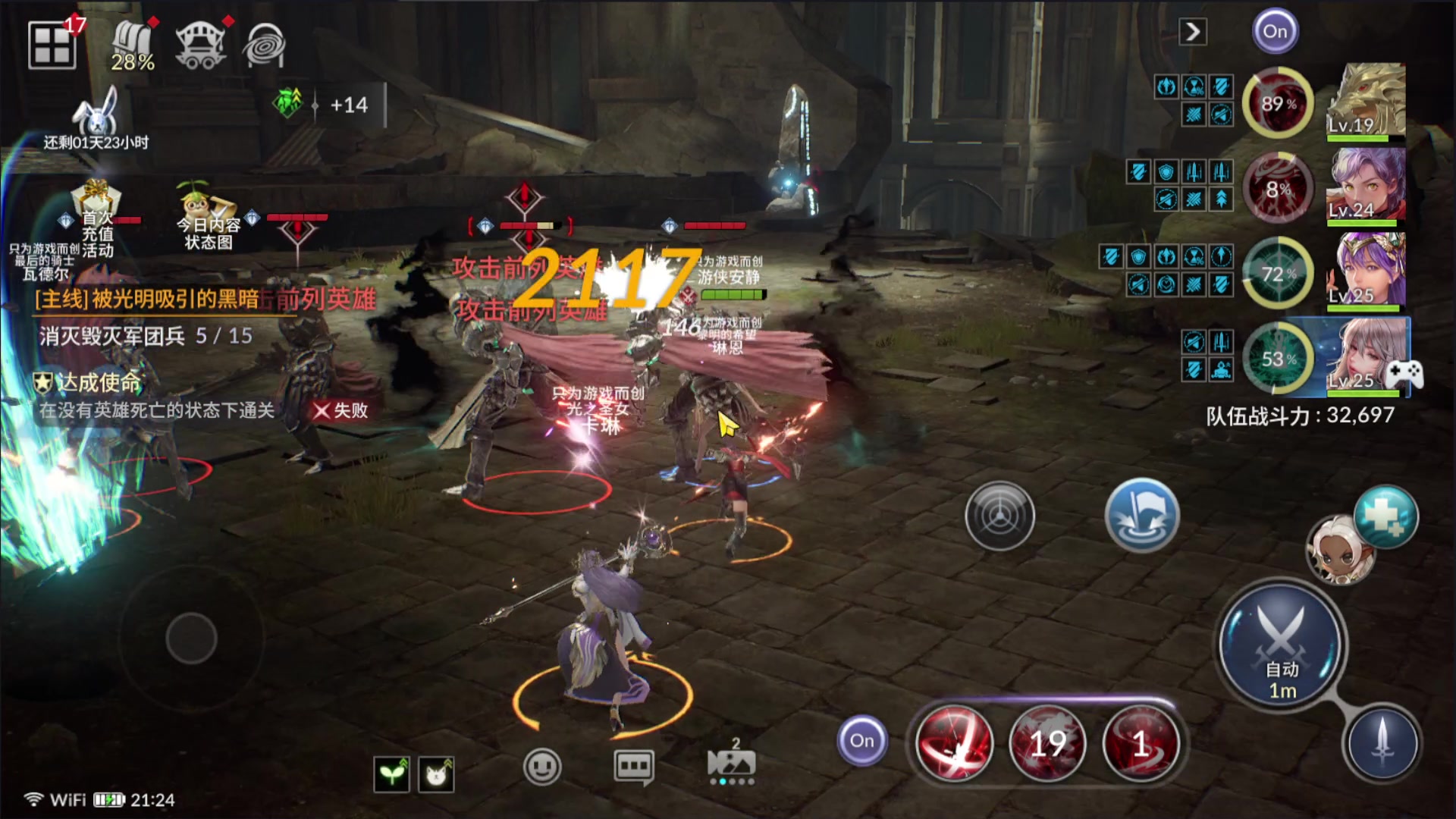Activate the blue flag rally command
This screenshot has width=1456, height=819.
(1141, 515)
